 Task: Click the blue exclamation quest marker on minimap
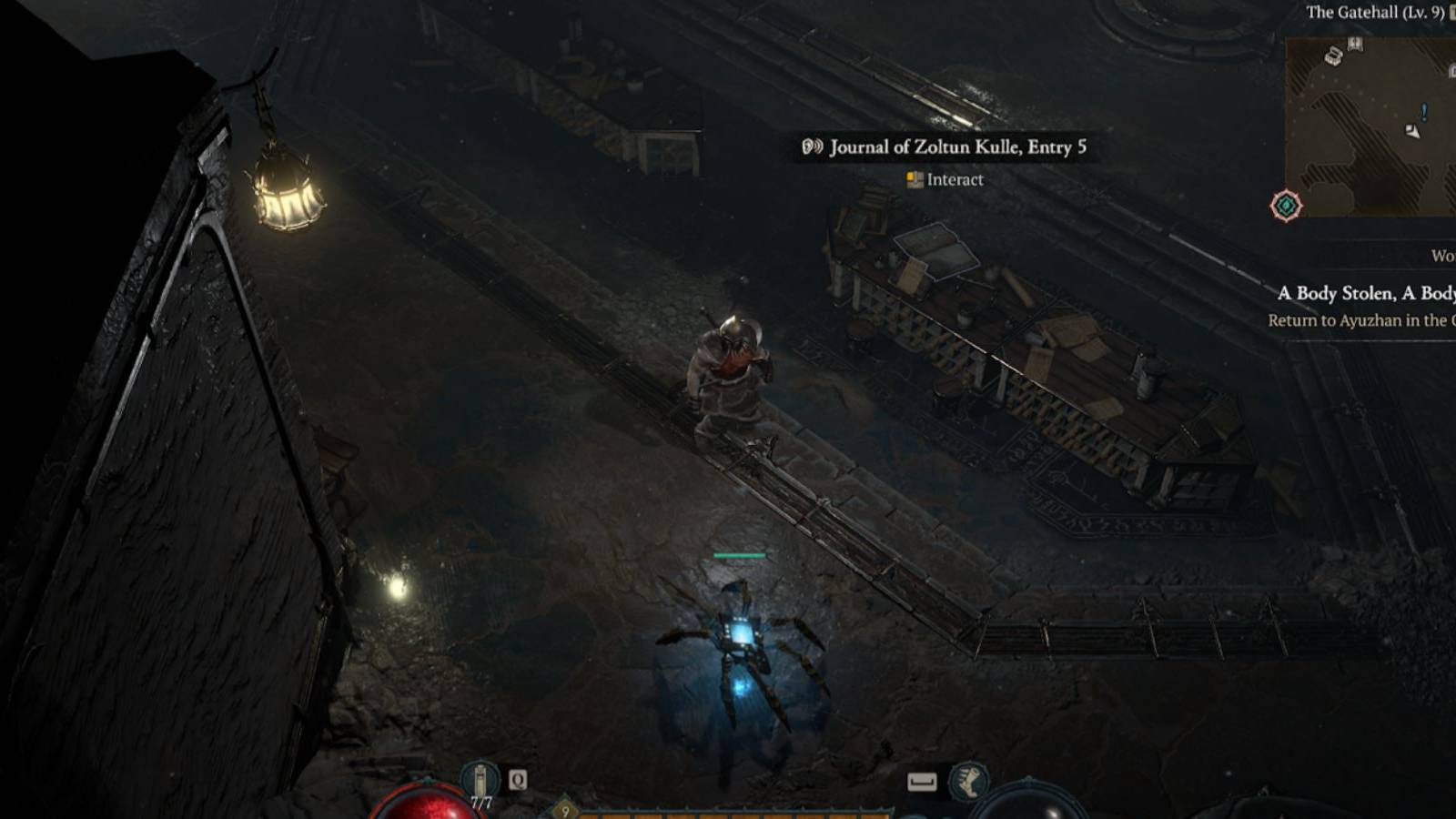(x=1423, y=111)
